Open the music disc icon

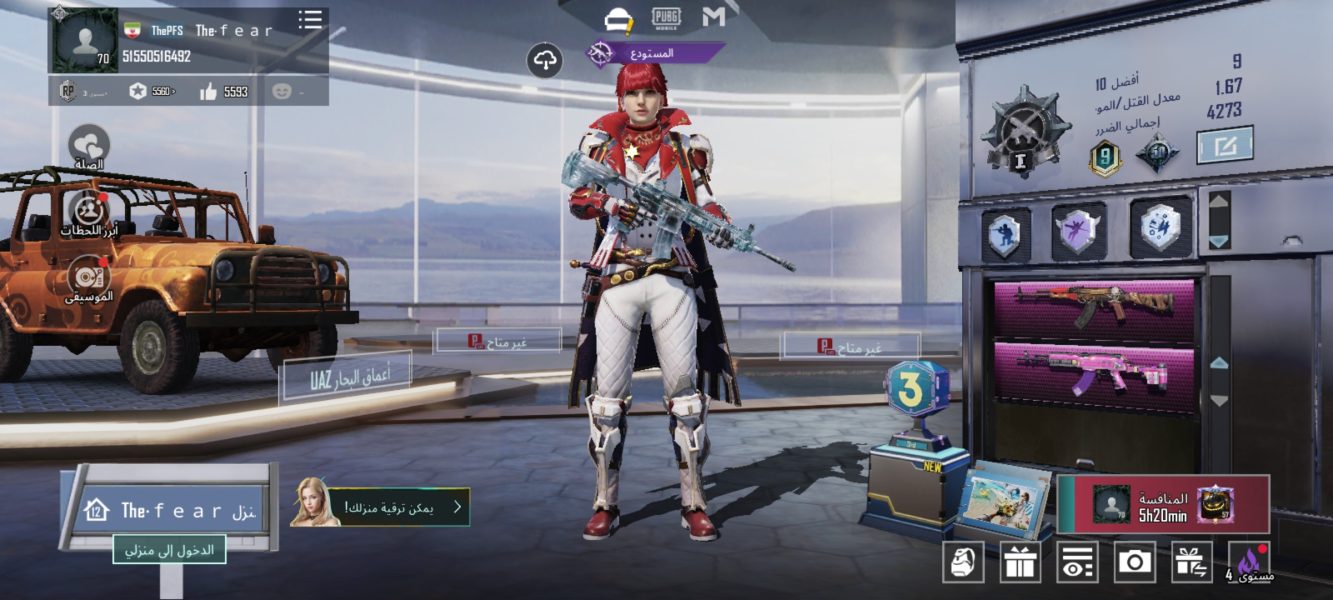click(88, 277)
